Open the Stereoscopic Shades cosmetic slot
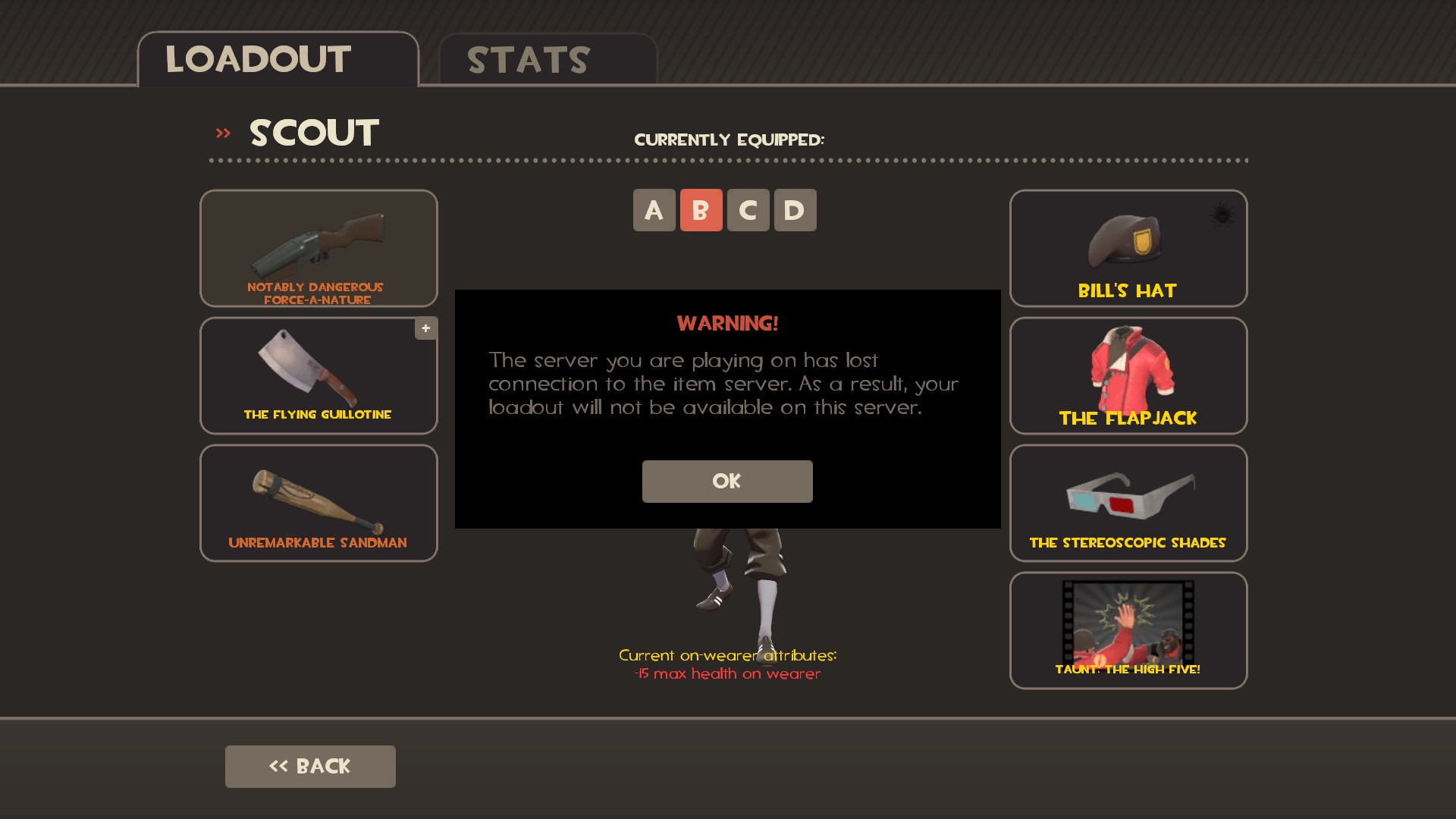The width and height of the screenshot is (1456, 819). coord(1128,503)
